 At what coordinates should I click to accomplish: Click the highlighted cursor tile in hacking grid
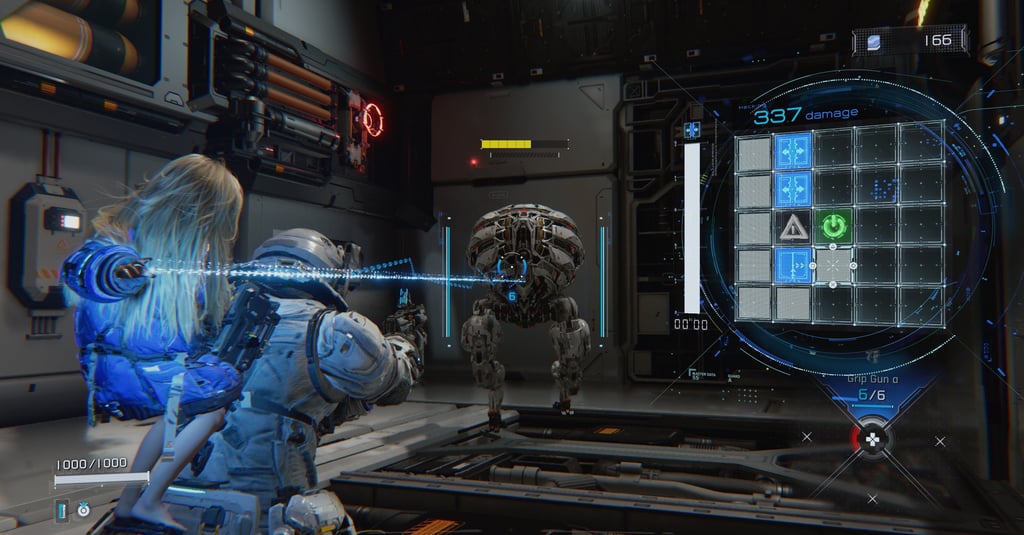[833, 264]
